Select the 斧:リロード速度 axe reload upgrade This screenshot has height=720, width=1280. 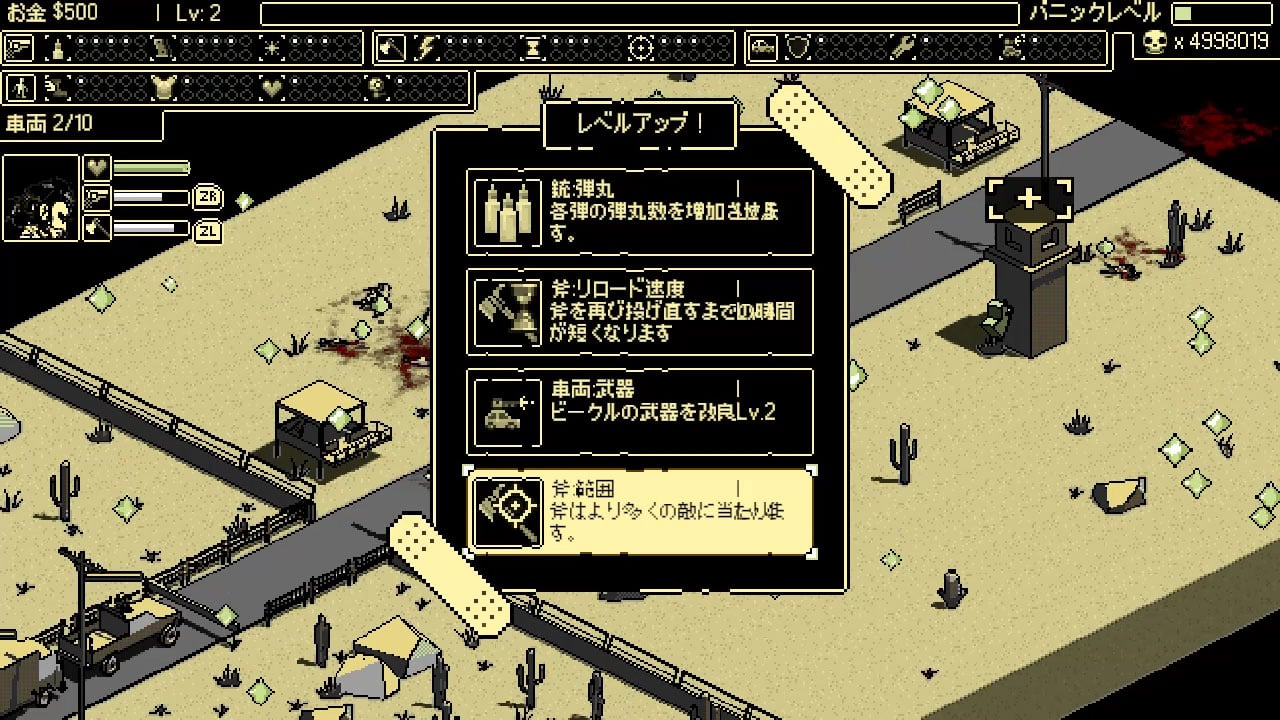640,312
